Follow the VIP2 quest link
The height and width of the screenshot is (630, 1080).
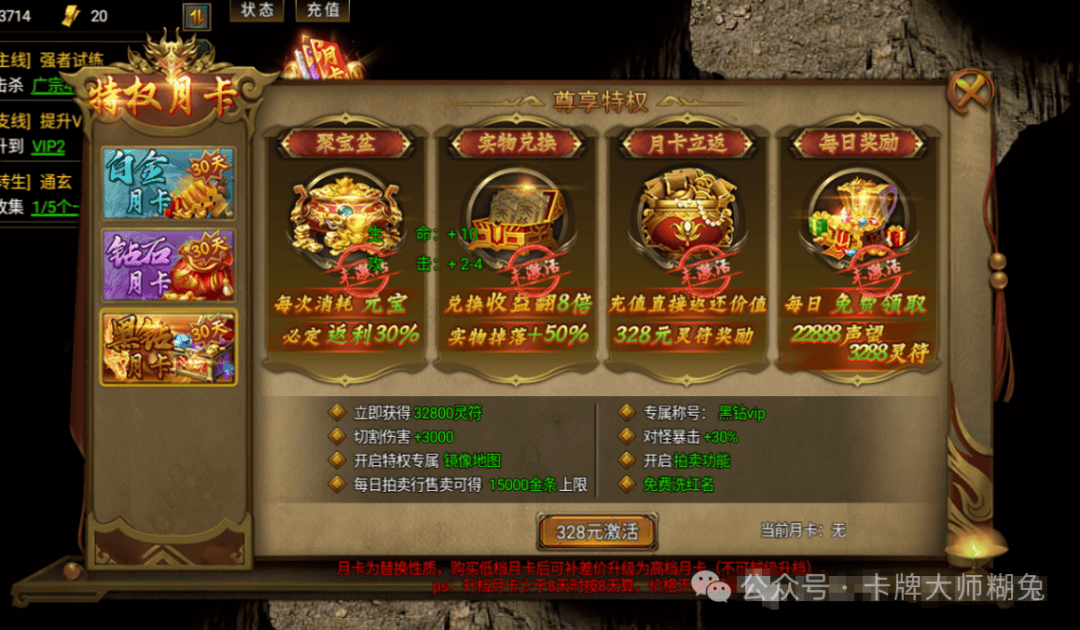[x=47, y=147]
